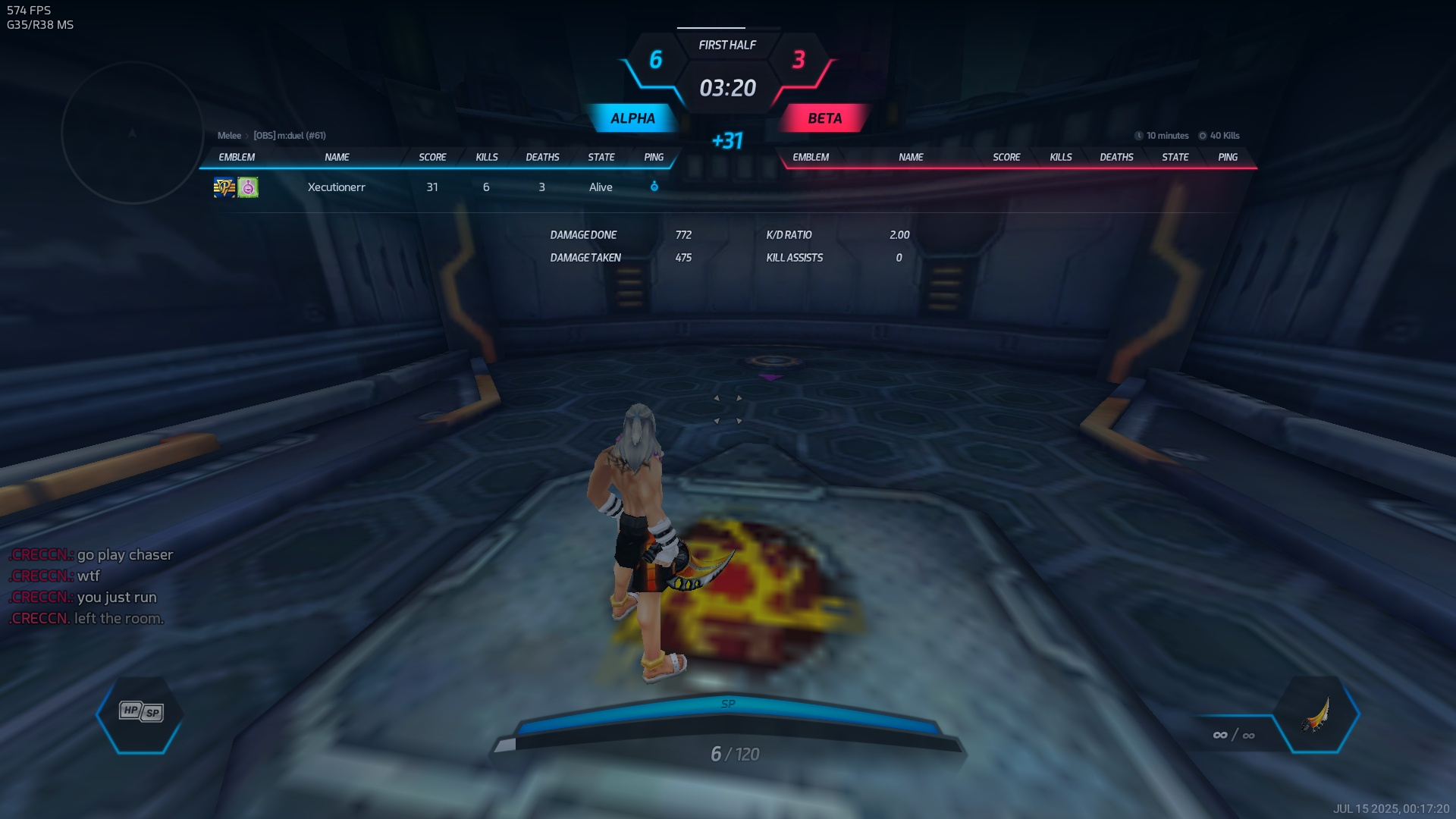Click the HP/SP status icon

[x=141, y=712]
